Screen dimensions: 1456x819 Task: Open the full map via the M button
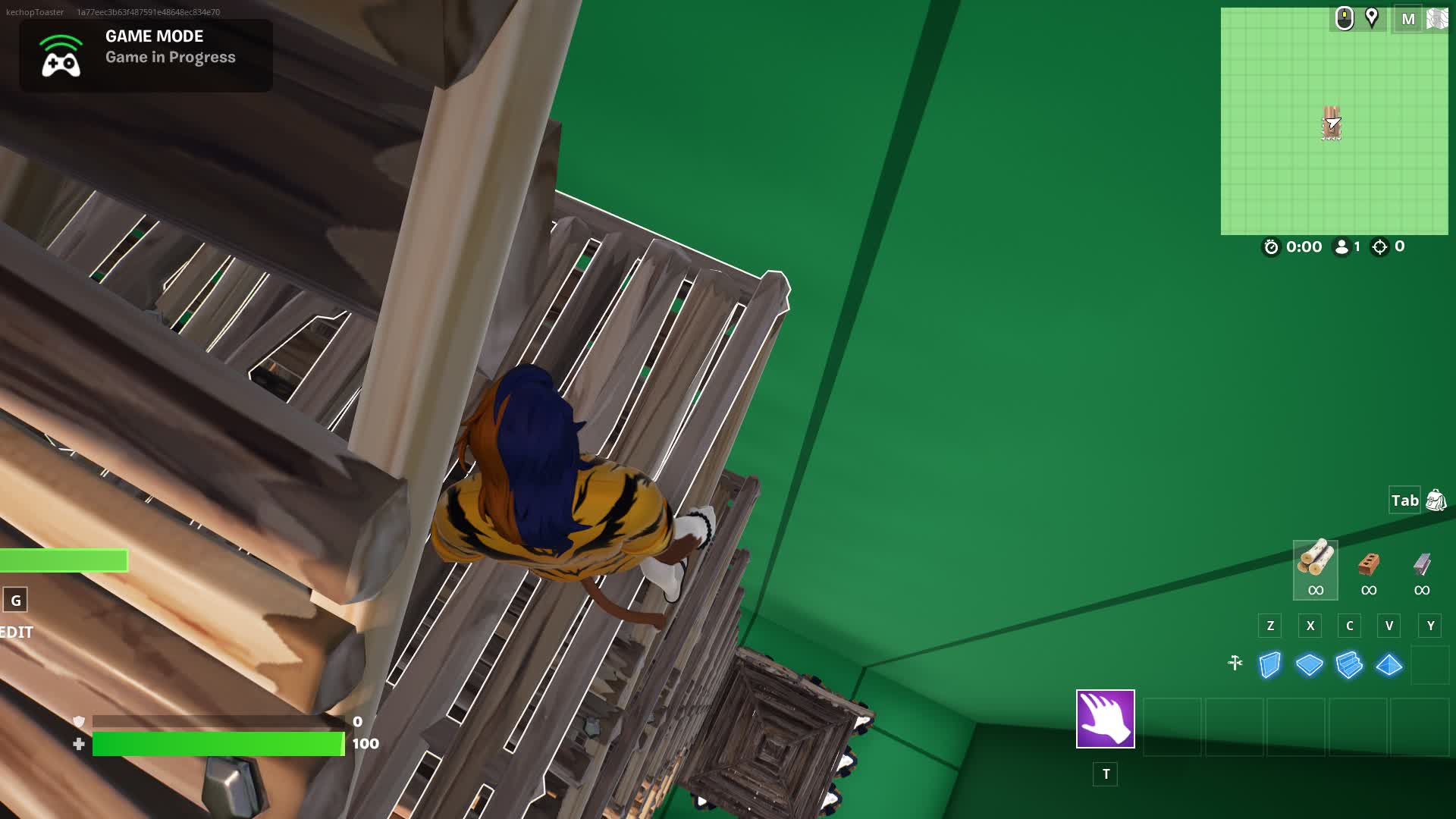(1408, 19)
